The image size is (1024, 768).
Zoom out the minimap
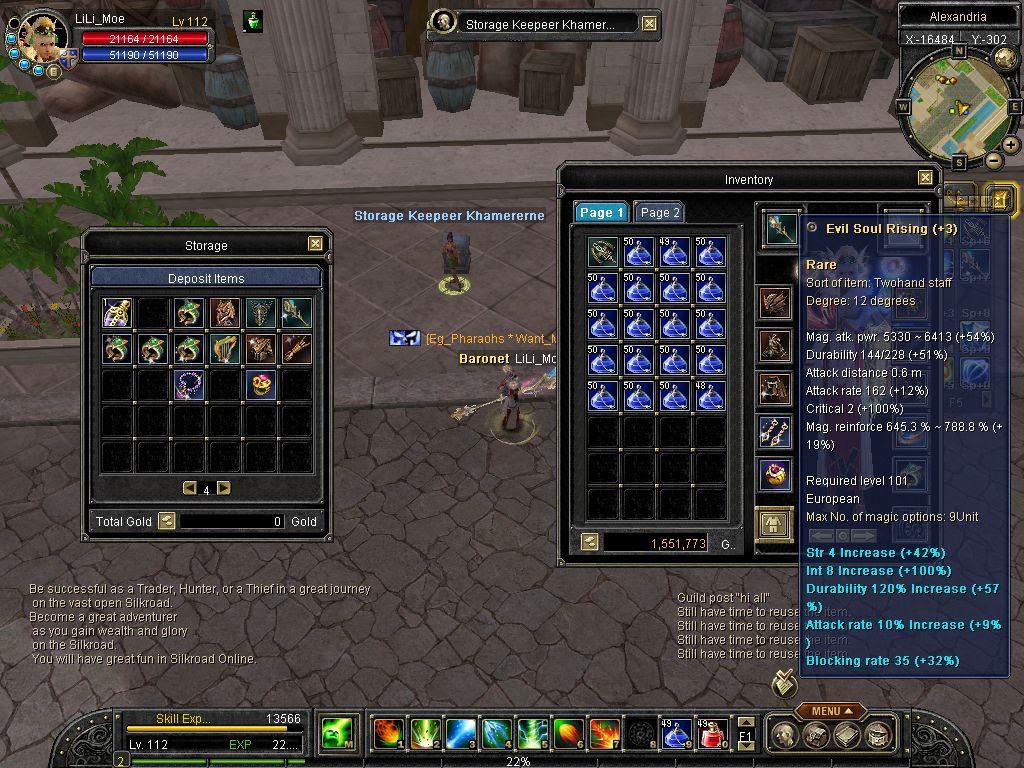[x=994, y=161]
